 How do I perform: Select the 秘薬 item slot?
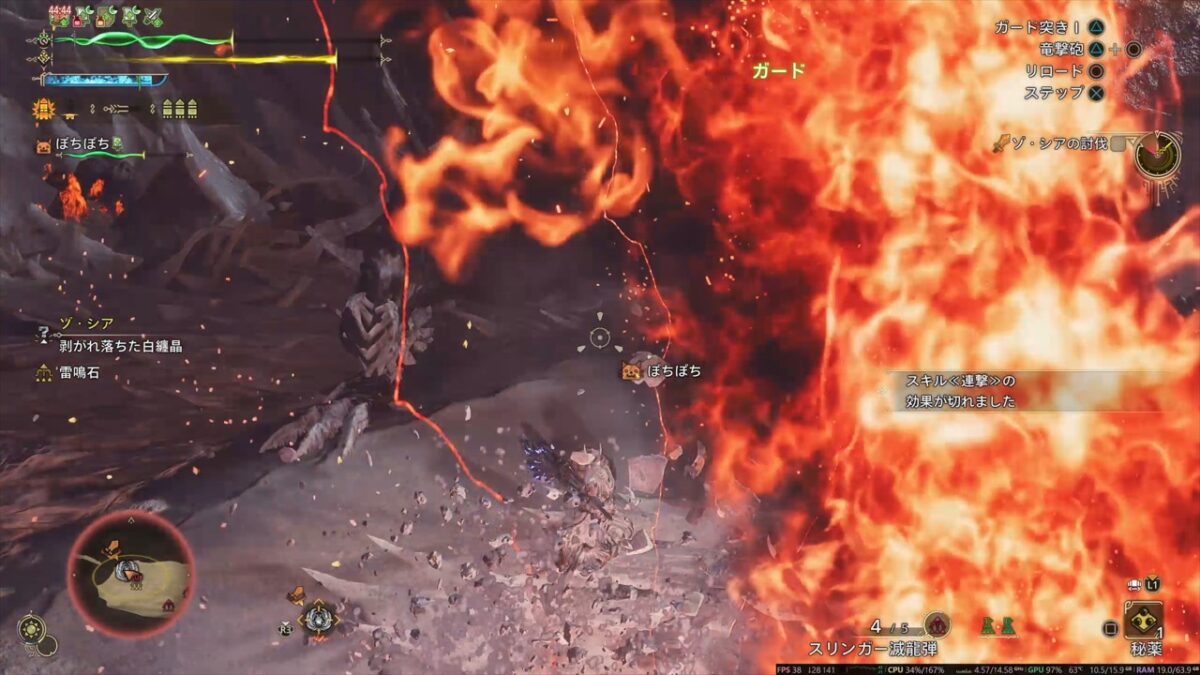[1144, 622]
